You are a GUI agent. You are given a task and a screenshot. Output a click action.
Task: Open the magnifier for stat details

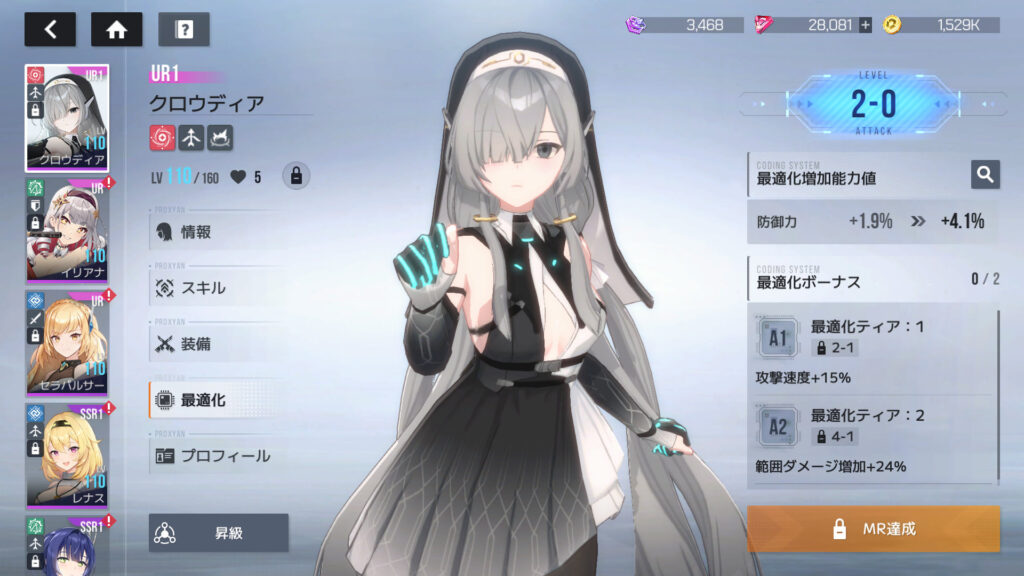pyautogui.click(x=985, y=175)
